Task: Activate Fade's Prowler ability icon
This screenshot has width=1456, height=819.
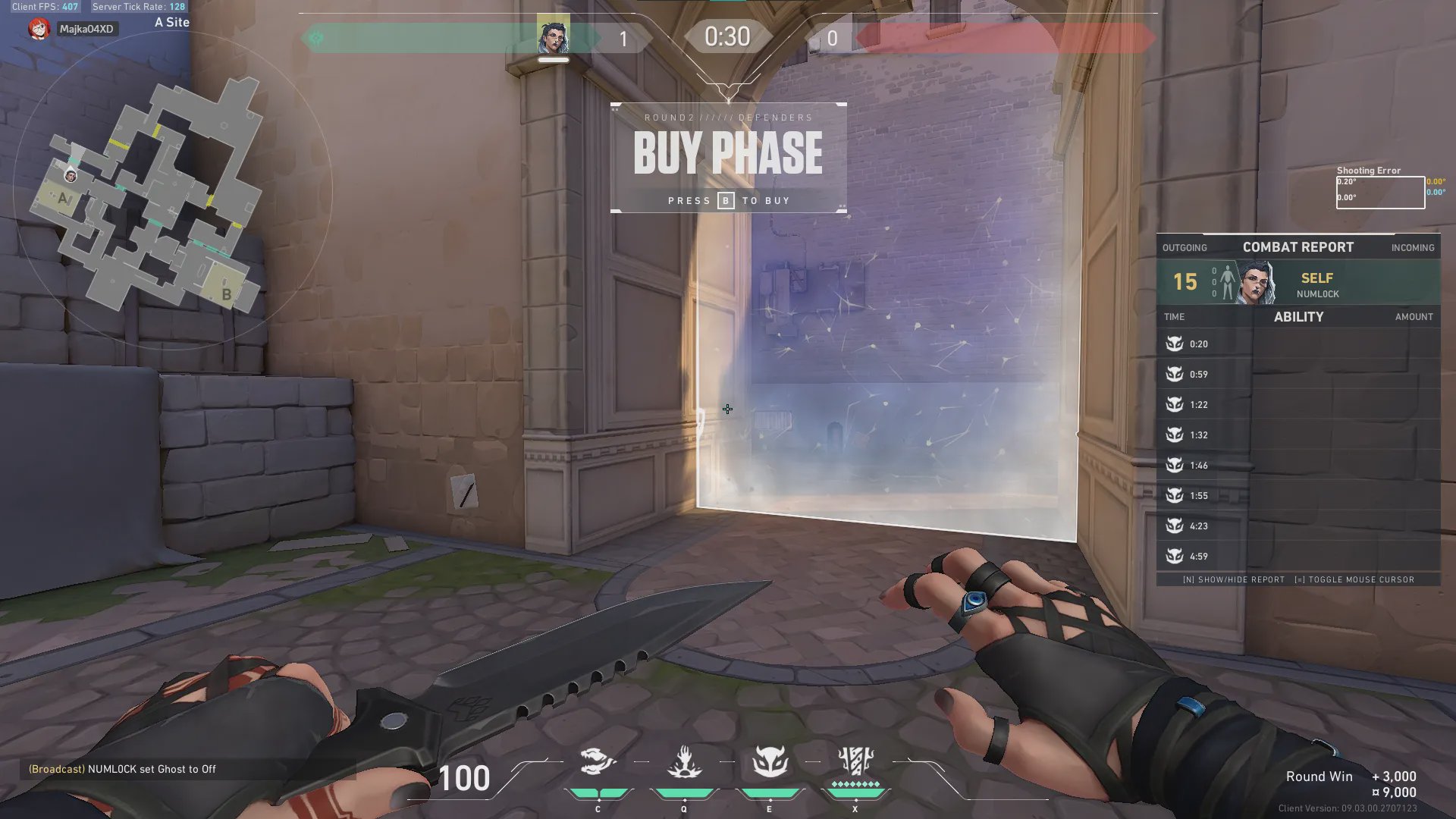Action: pos(598,762)
